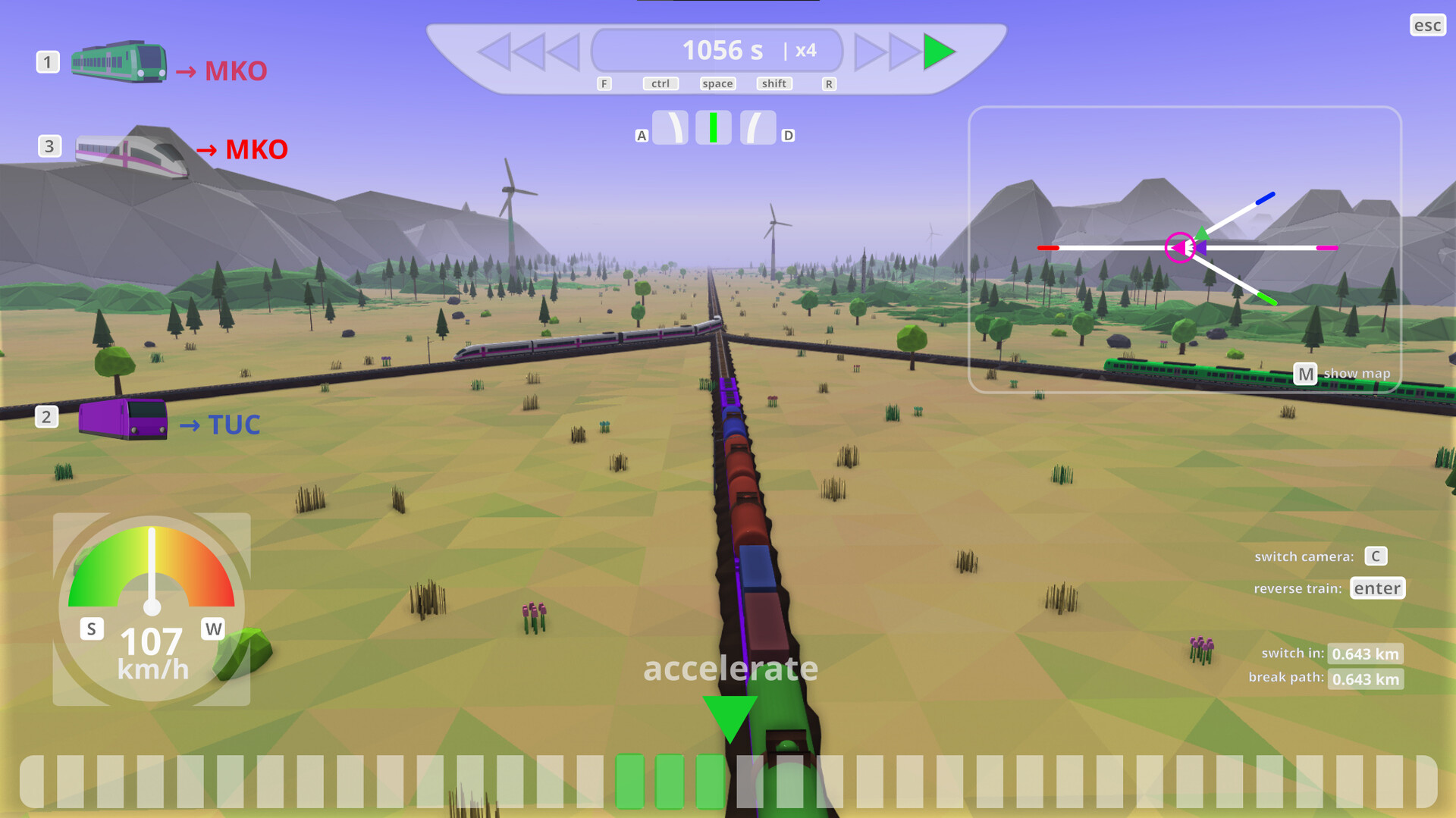Select the straight track direction icon
Viewport: 1456px width, 818px height.
[x=714, y=127]
